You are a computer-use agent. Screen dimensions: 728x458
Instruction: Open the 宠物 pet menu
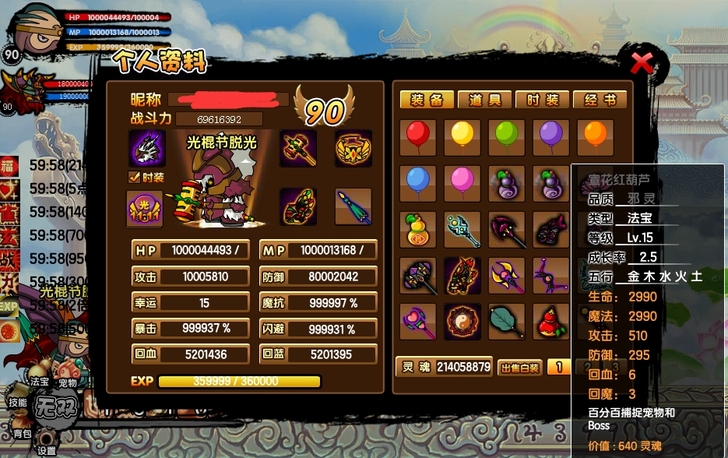(67, 381)
